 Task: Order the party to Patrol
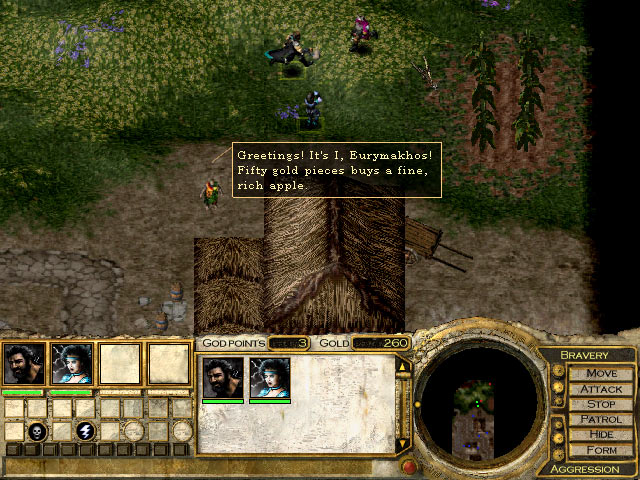[x=602, y=420]
